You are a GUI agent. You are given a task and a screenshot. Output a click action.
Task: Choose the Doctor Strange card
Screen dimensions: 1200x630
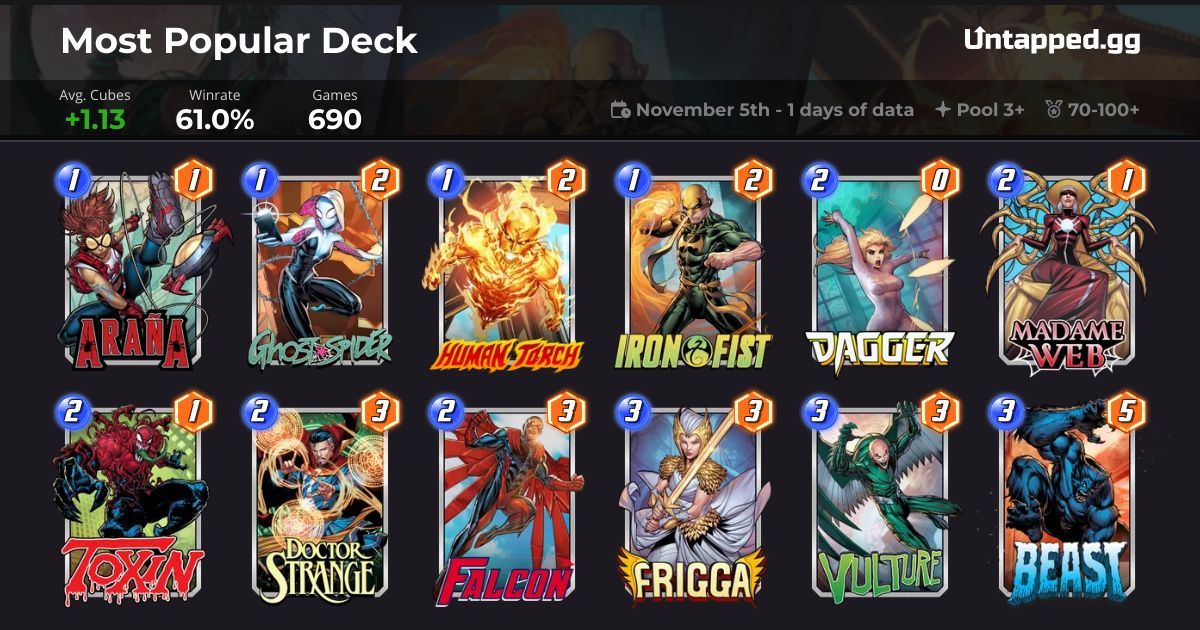tap(320, 505)
